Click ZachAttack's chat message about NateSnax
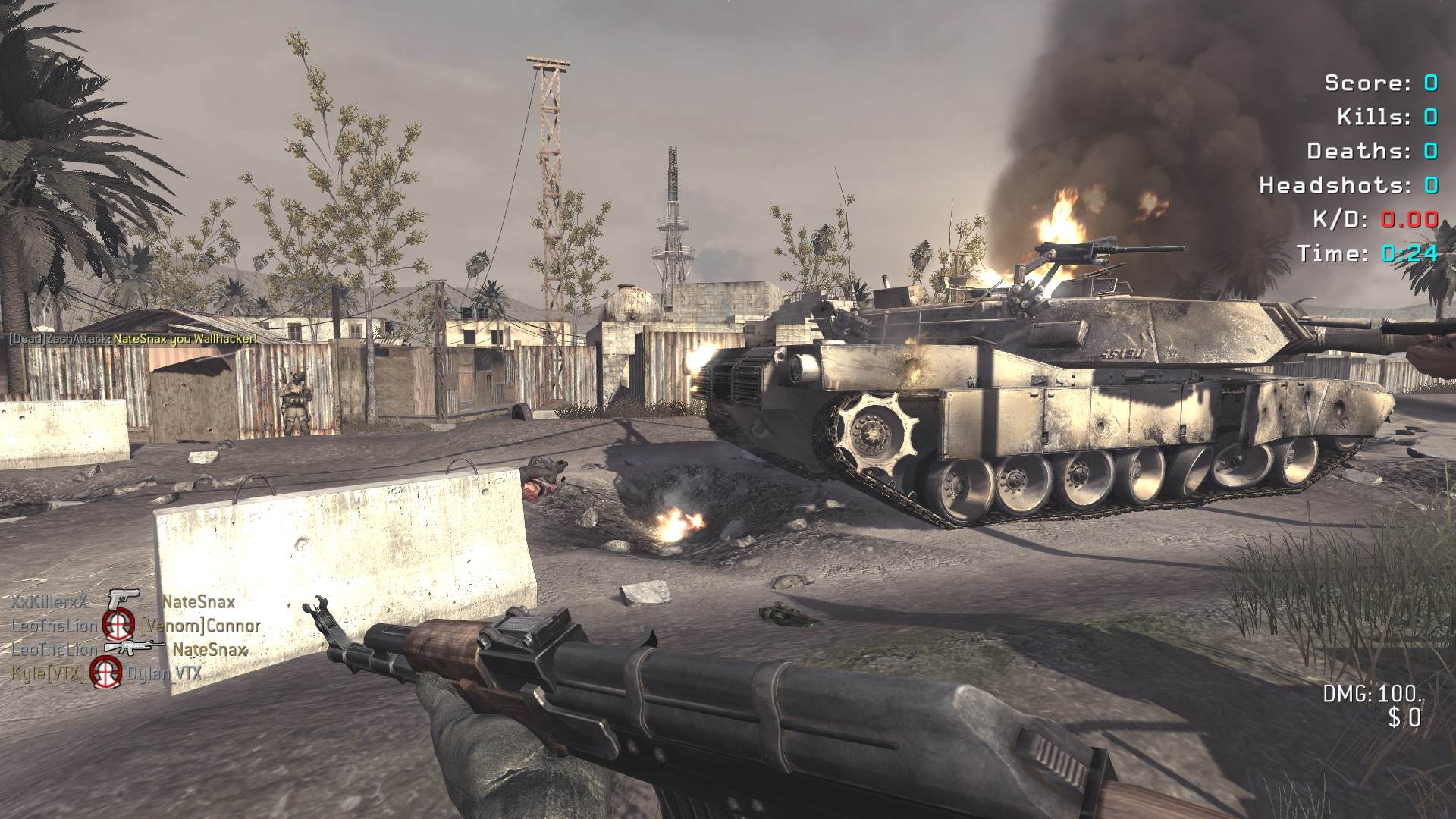Screen dimensions: 1456x819 click(133, 338)
